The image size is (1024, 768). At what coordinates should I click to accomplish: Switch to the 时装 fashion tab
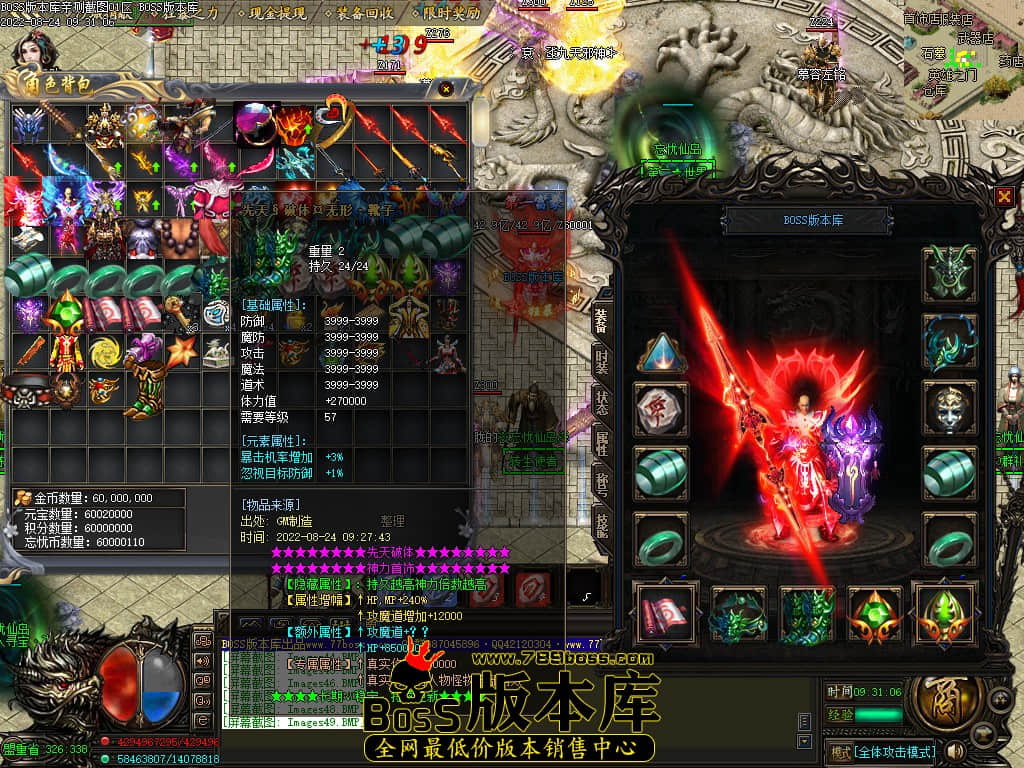coord(601,361)
